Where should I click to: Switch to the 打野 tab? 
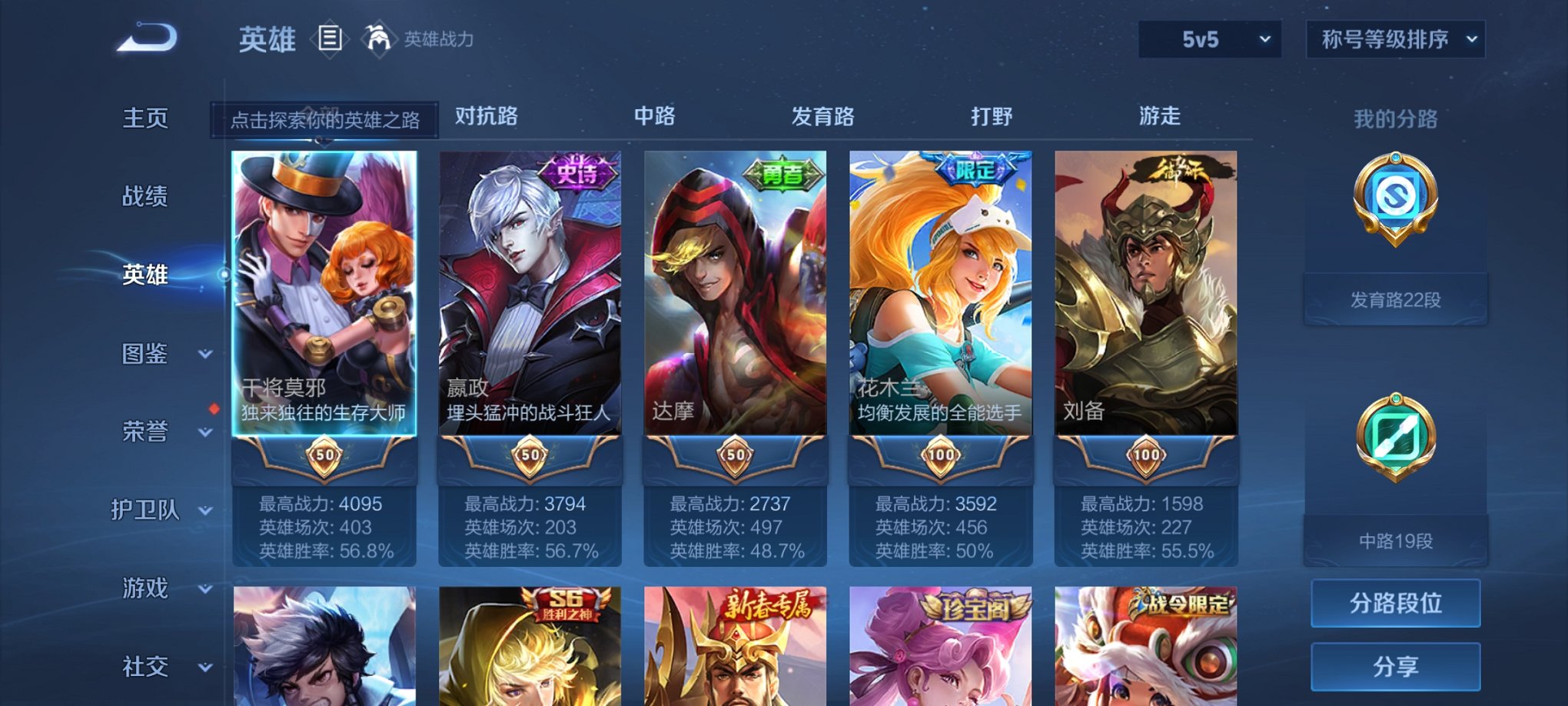tap(992, 115)
